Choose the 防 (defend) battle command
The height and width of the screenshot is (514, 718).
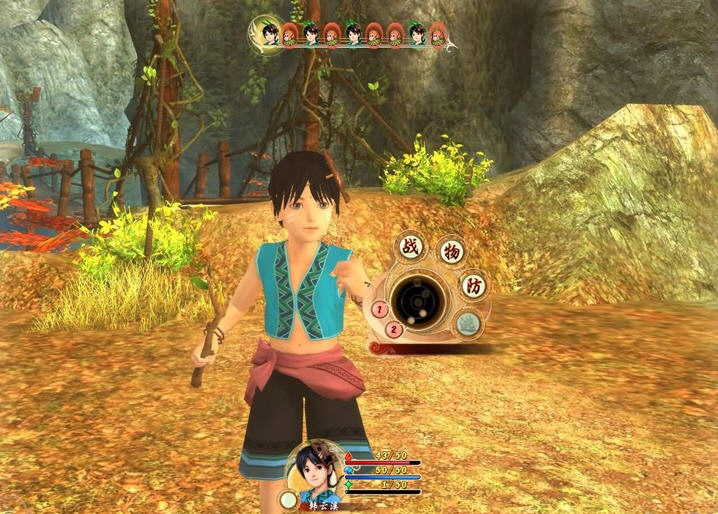coord(473,286)
